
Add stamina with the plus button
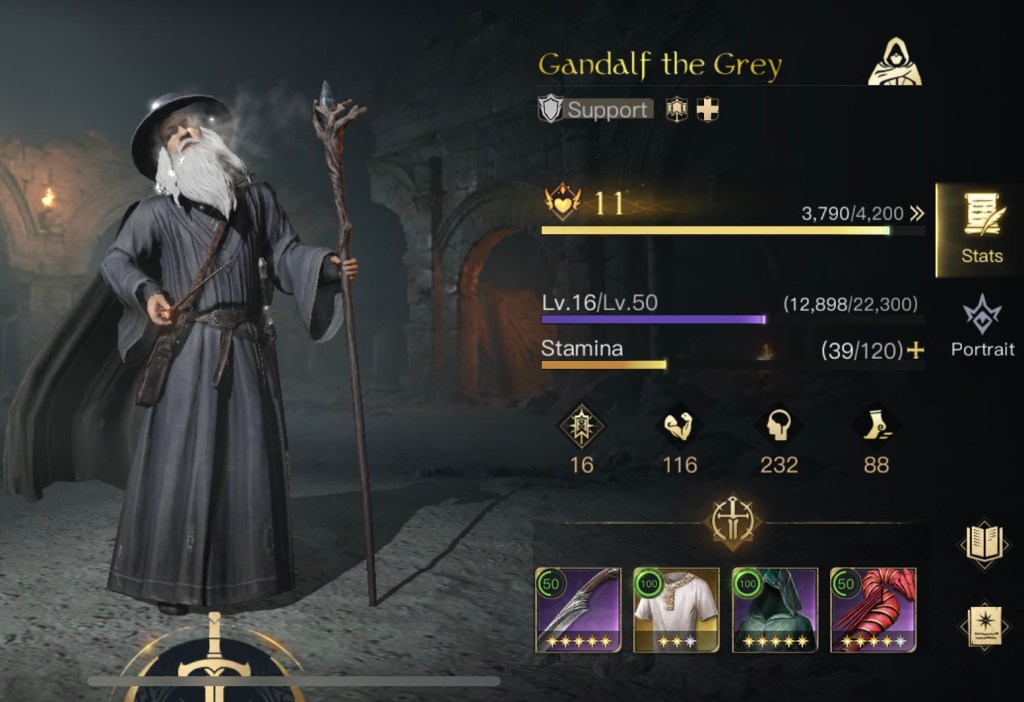(914, 350)
